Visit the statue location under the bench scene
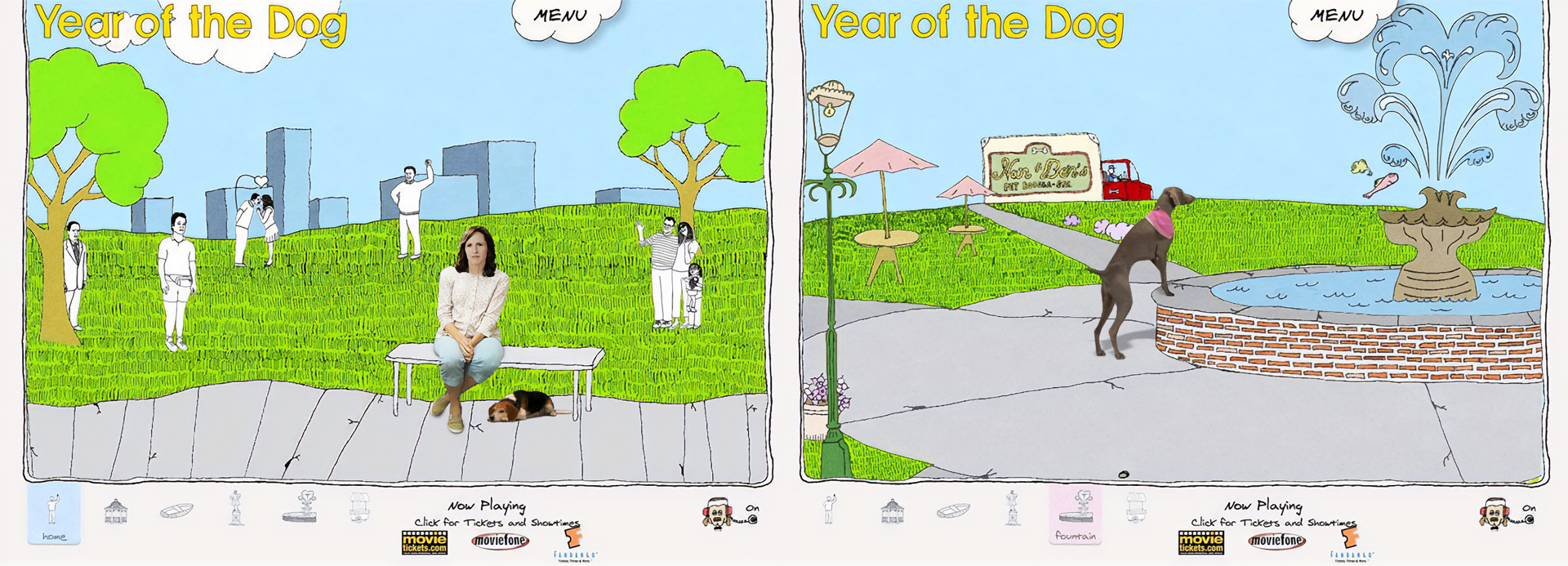 coord(236,508)
